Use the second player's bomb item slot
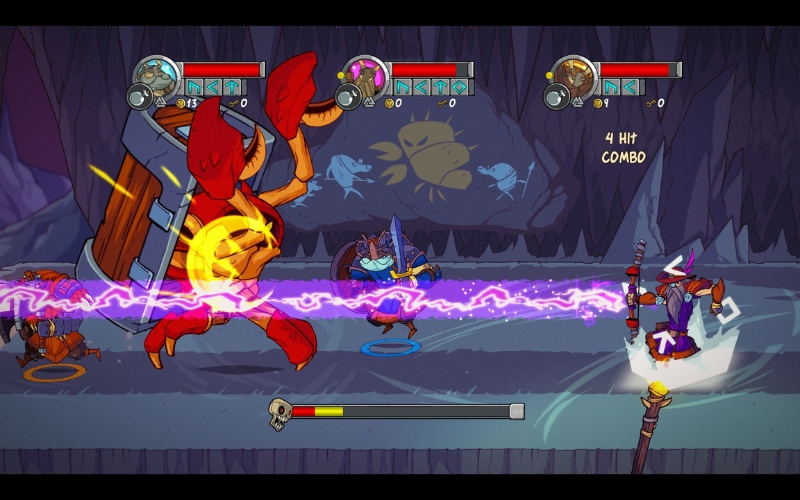Viewport: 800px width, 500px height. (348, 97)
